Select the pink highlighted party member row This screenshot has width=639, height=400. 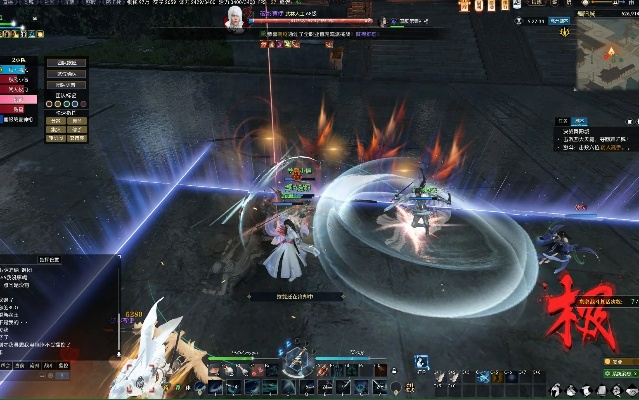(x=18, y=99)
